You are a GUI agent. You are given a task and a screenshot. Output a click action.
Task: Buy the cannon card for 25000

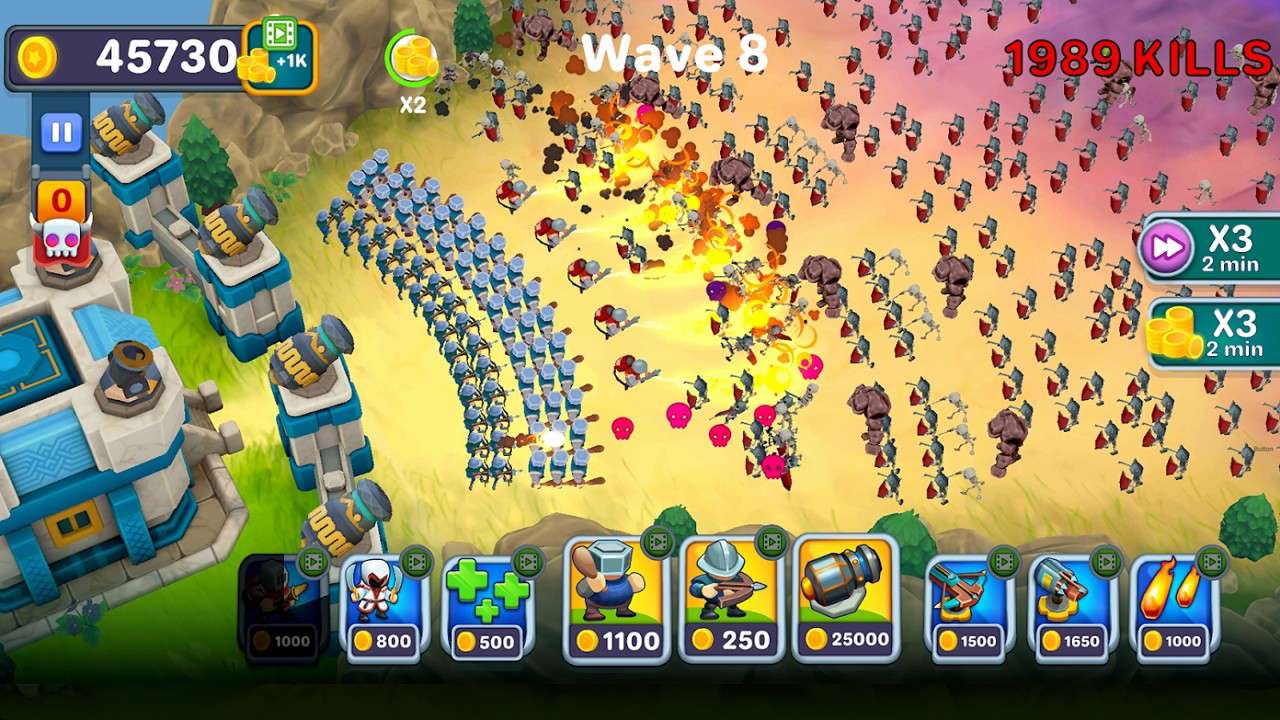pos(845,600)
